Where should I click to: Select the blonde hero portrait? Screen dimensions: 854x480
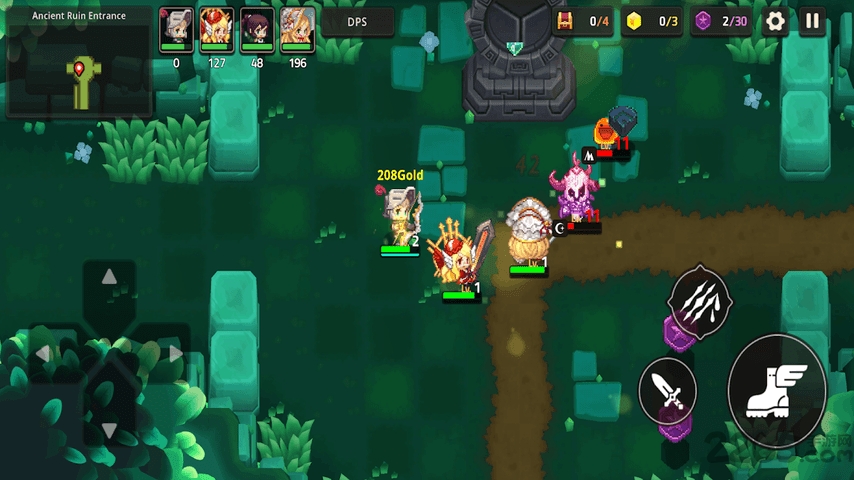297,27
